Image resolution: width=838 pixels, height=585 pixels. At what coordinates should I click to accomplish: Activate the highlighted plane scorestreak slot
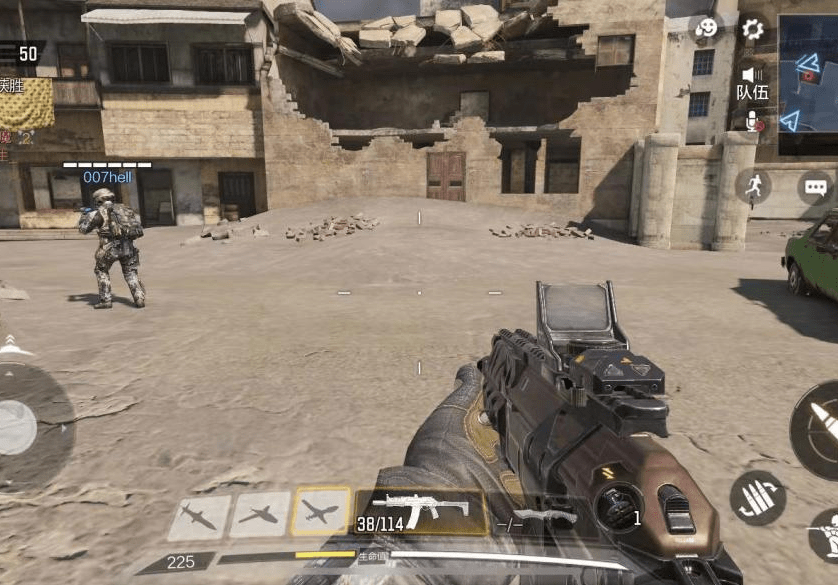[320, 511]
